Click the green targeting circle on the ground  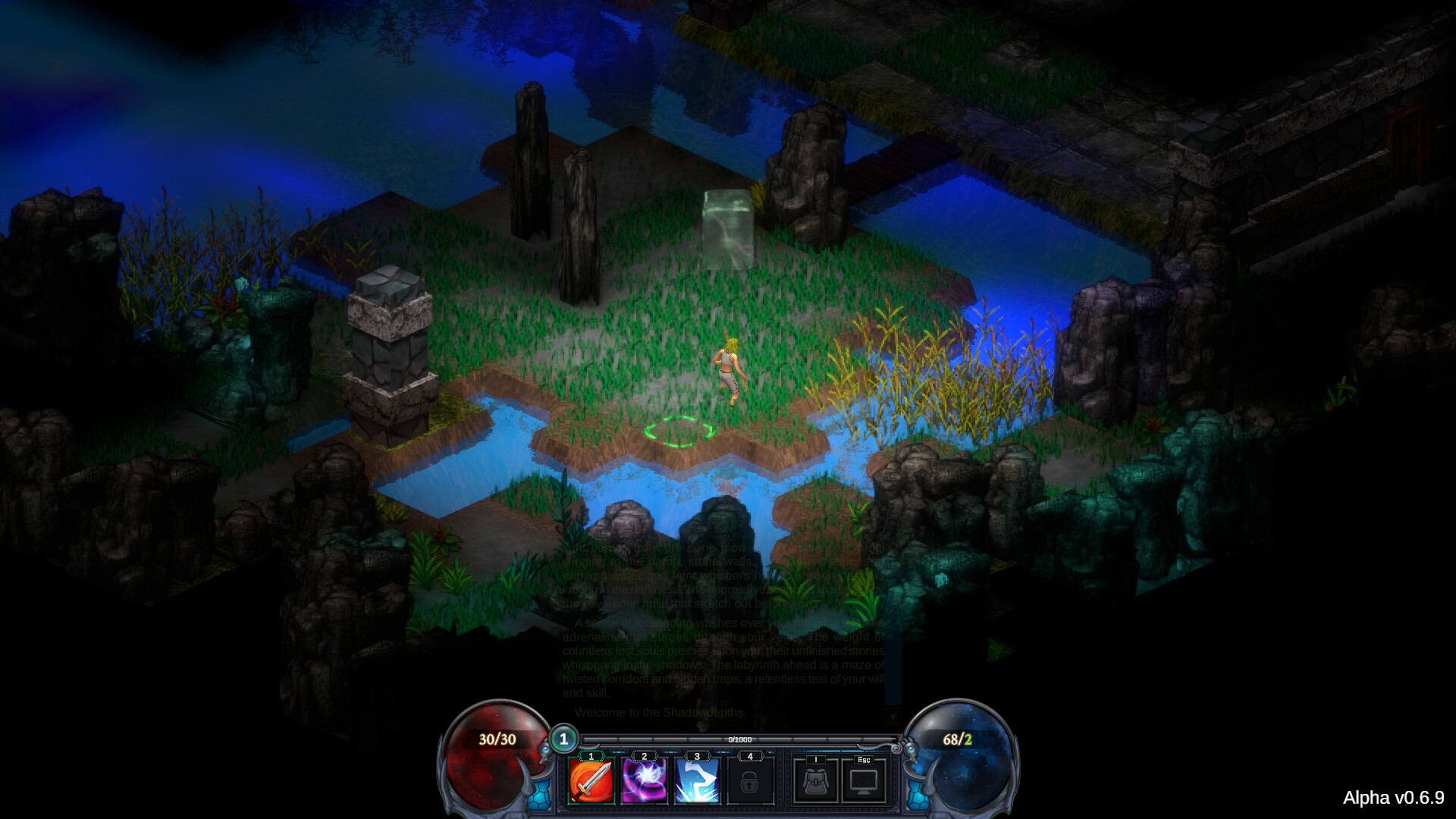coord(679,432)
